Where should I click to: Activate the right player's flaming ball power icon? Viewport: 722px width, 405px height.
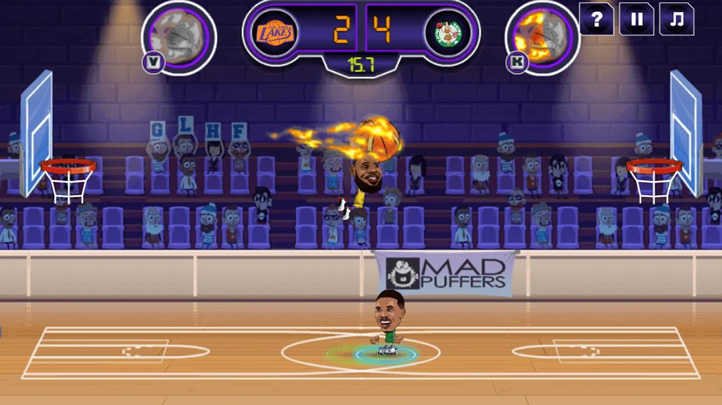(x=542, y=36)
